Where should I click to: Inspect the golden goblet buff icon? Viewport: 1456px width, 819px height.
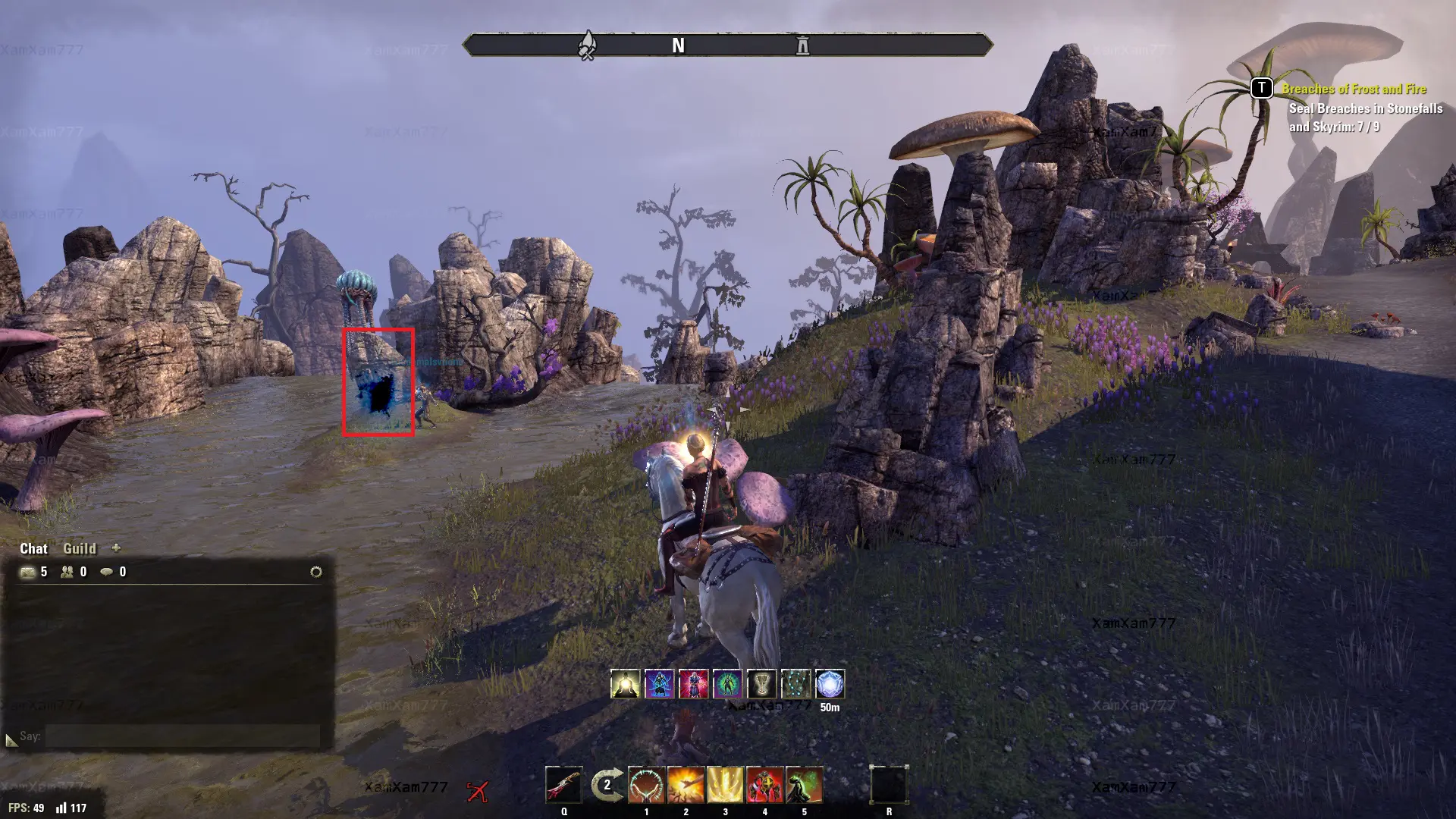[x=761, y=684]
